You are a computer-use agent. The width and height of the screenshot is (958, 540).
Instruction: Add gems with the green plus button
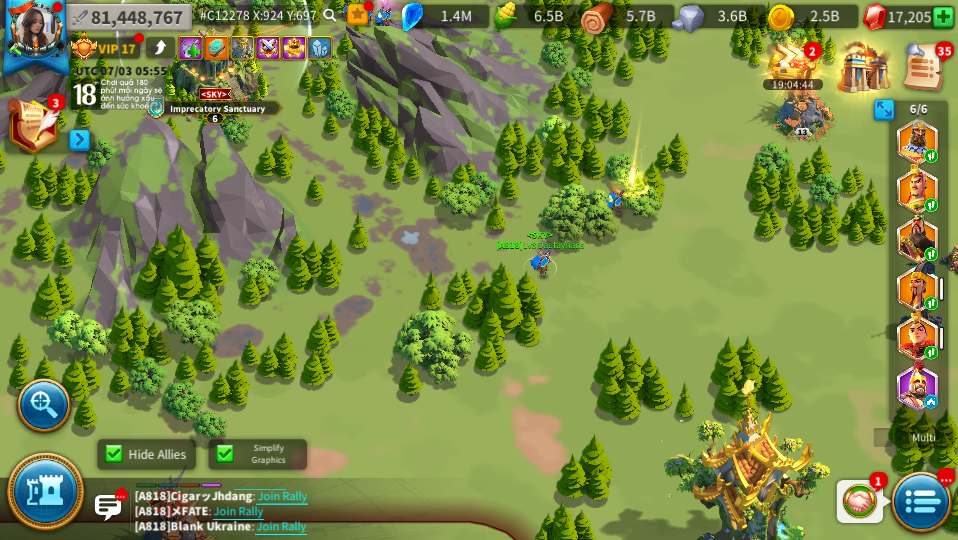(x=942, y=17)
